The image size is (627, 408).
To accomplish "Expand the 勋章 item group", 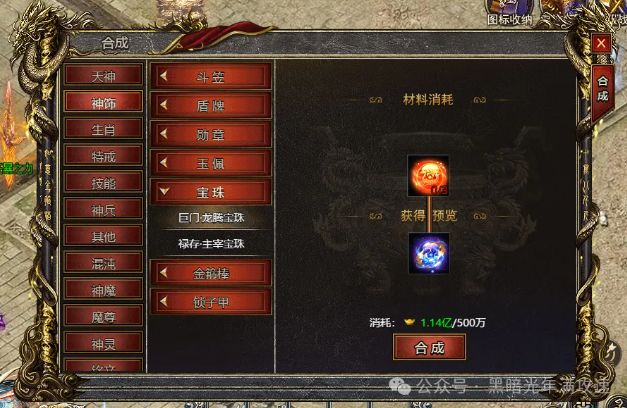I will click(x=211, y=133).
